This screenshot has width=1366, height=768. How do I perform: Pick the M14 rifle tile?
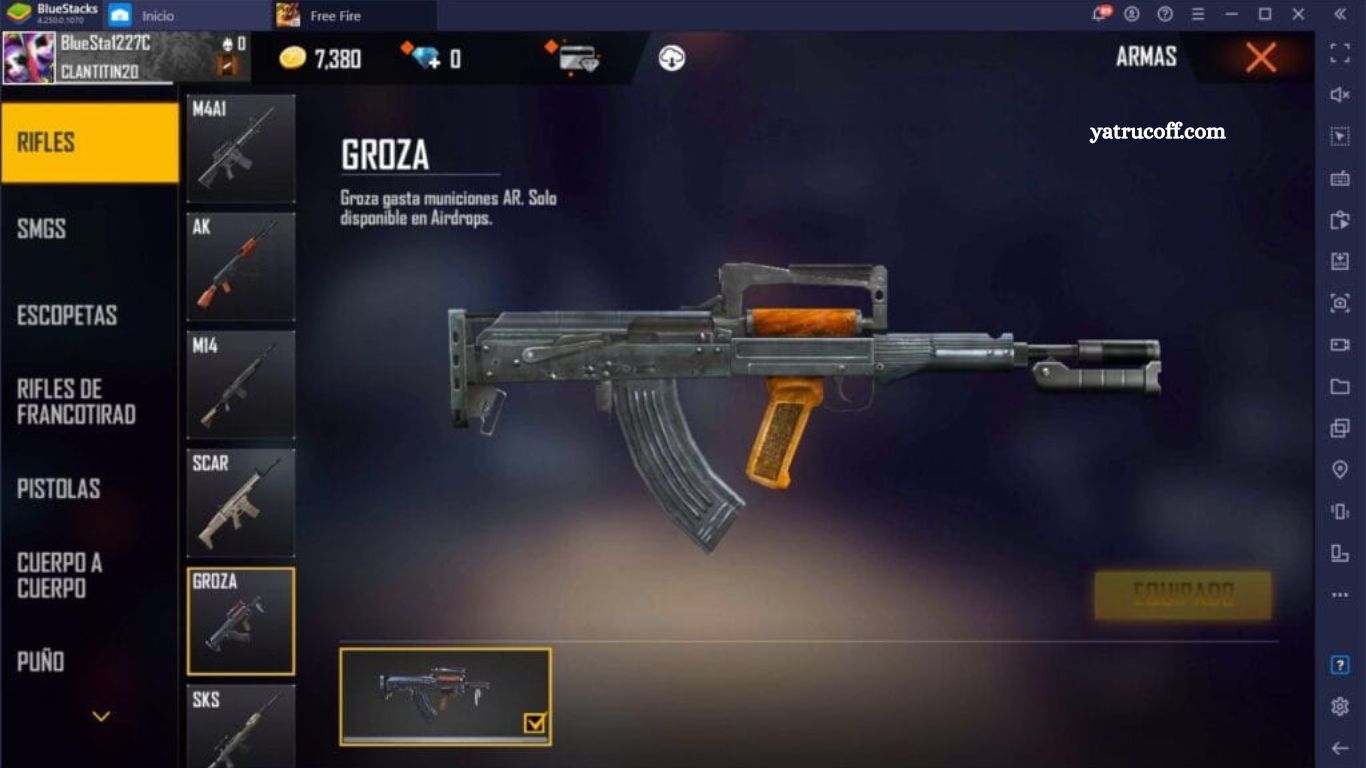click(x=241, y=385)
